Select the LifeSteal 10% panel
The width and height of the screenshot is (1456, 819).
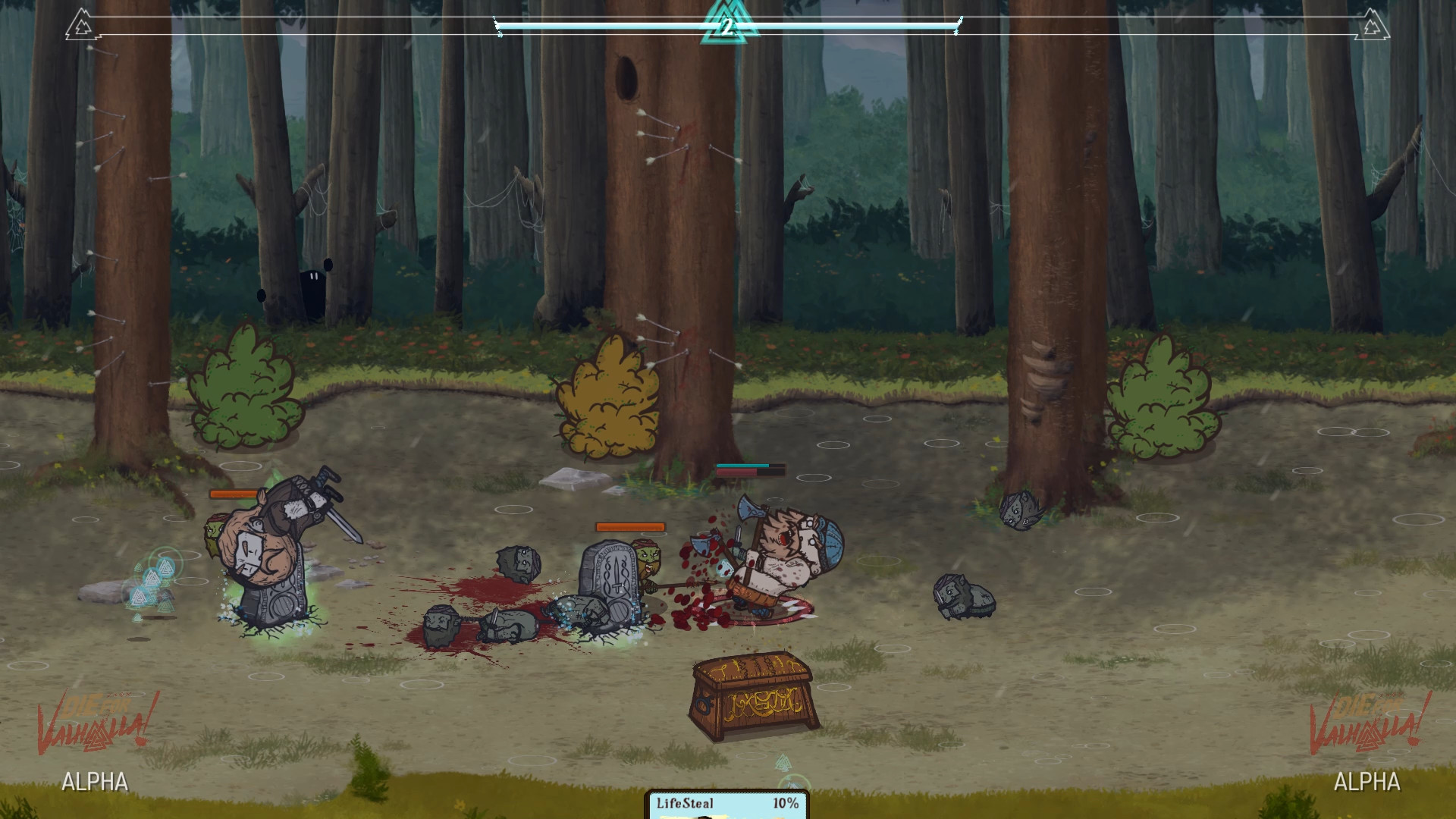pos(726,805)
